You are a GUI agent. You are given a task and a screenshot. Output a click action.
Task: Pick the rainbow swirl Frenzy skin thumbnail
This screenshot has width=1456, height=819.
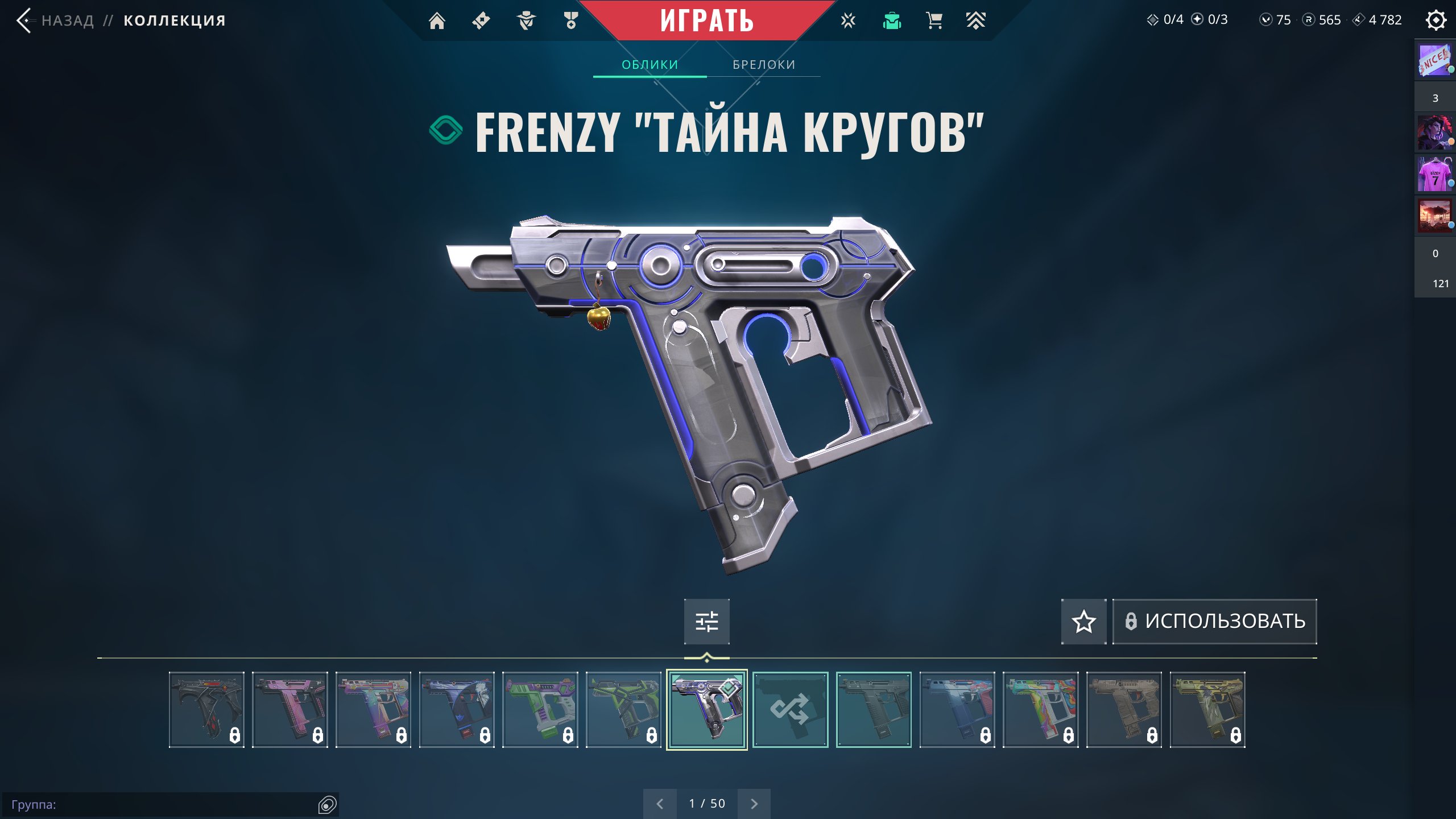pos(1040,709)
